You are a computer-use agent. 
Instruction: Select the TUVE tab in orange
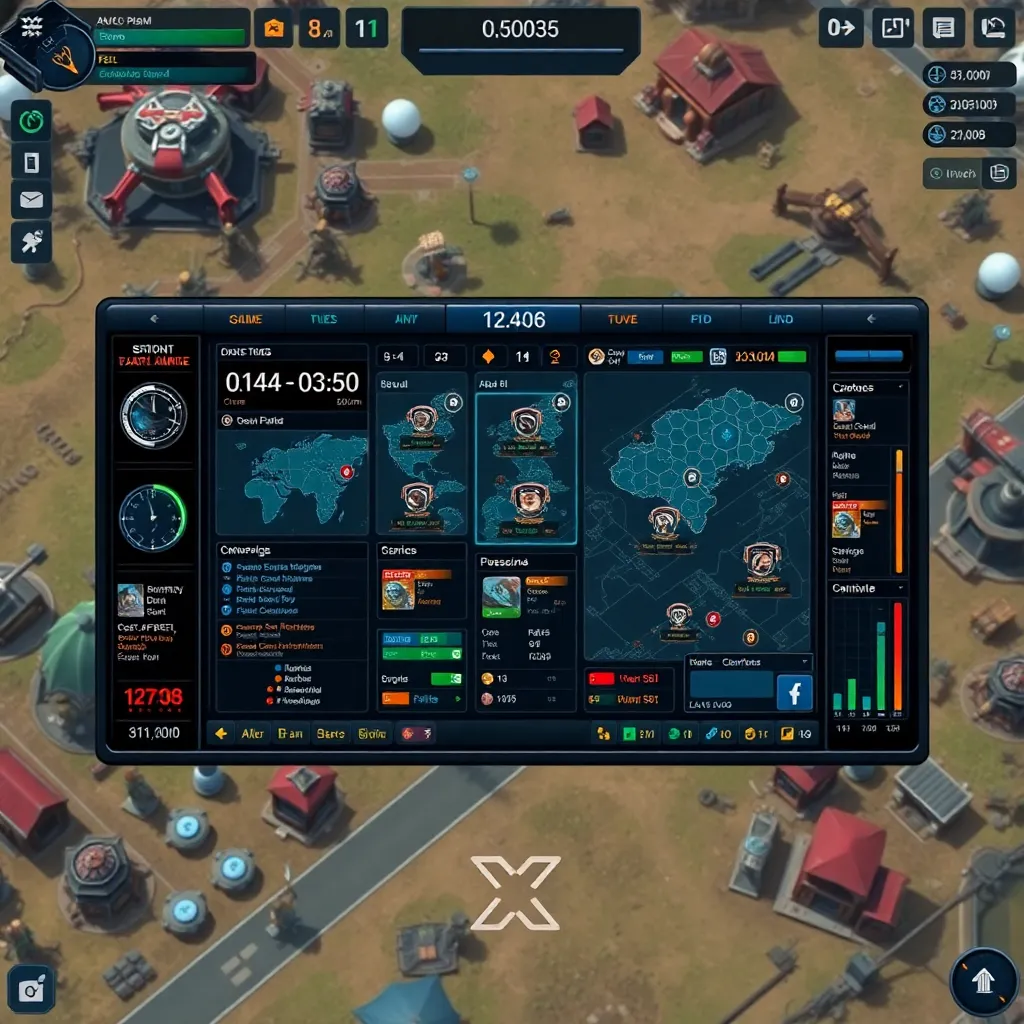(x=622, y=319)
